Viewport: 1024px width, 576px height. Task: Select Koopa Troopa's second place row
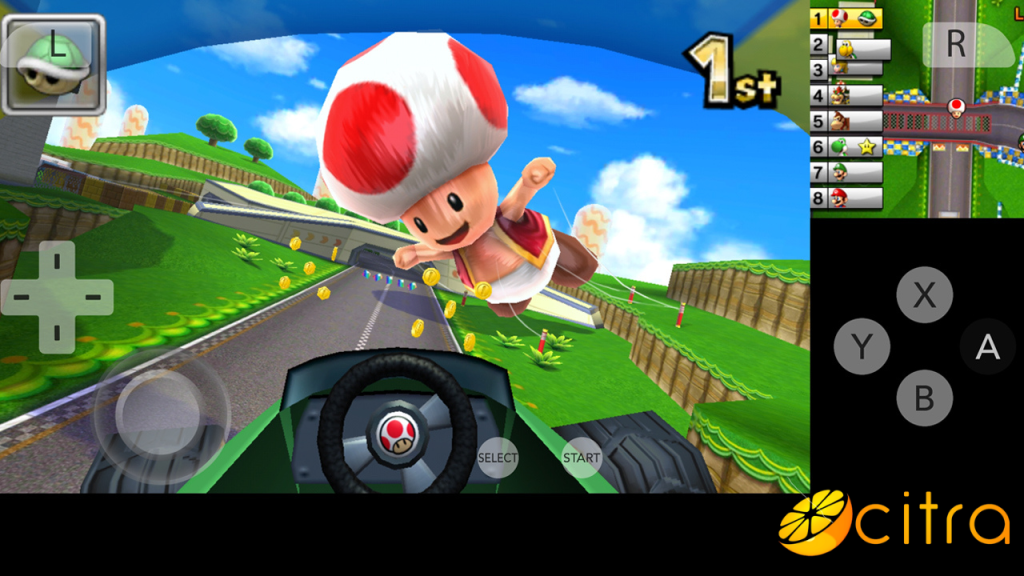click(850, 46)
